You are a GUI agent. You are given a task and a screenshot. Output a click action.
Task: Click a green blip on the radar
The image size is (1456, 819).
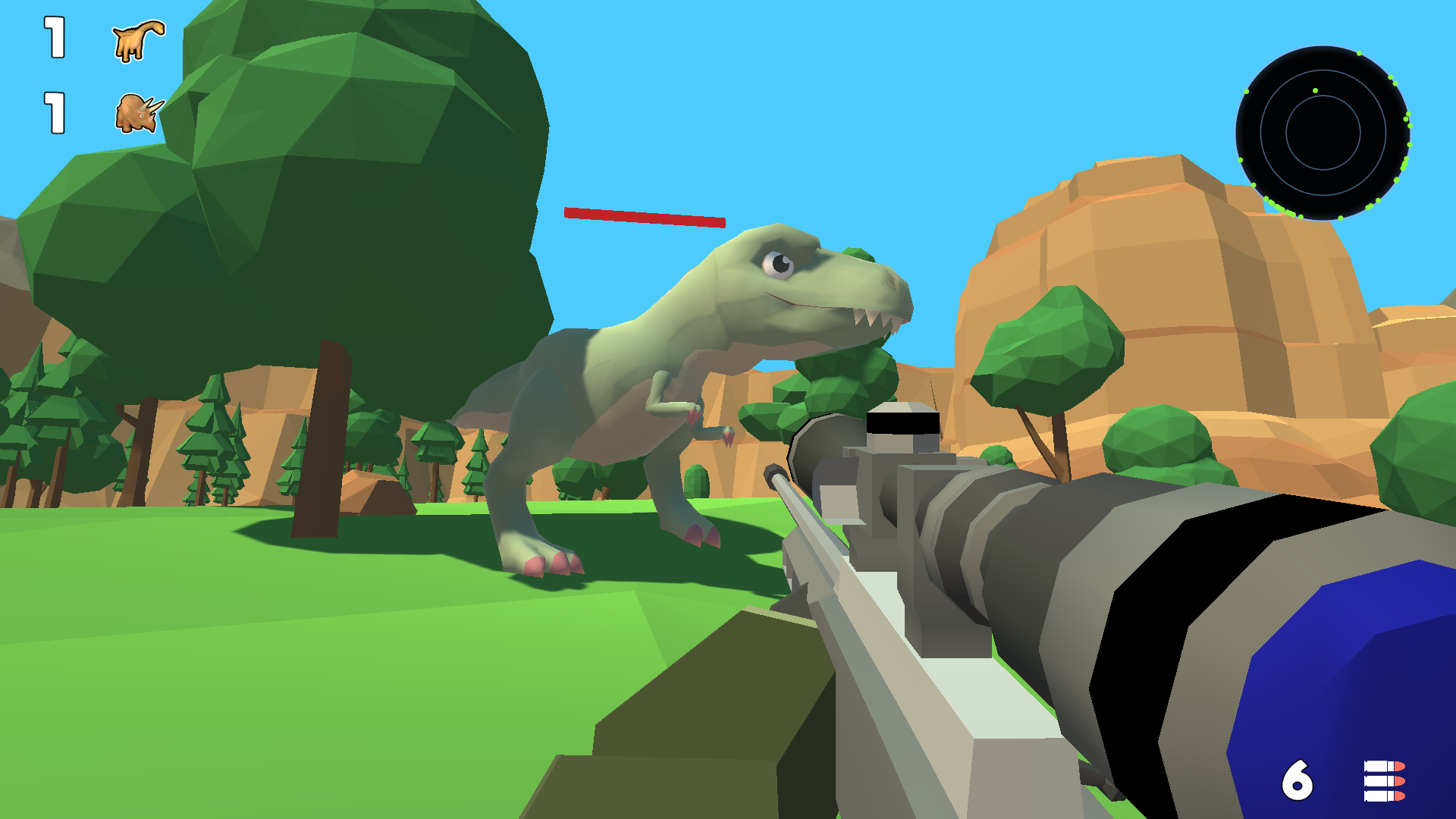tap(1316, 90)
